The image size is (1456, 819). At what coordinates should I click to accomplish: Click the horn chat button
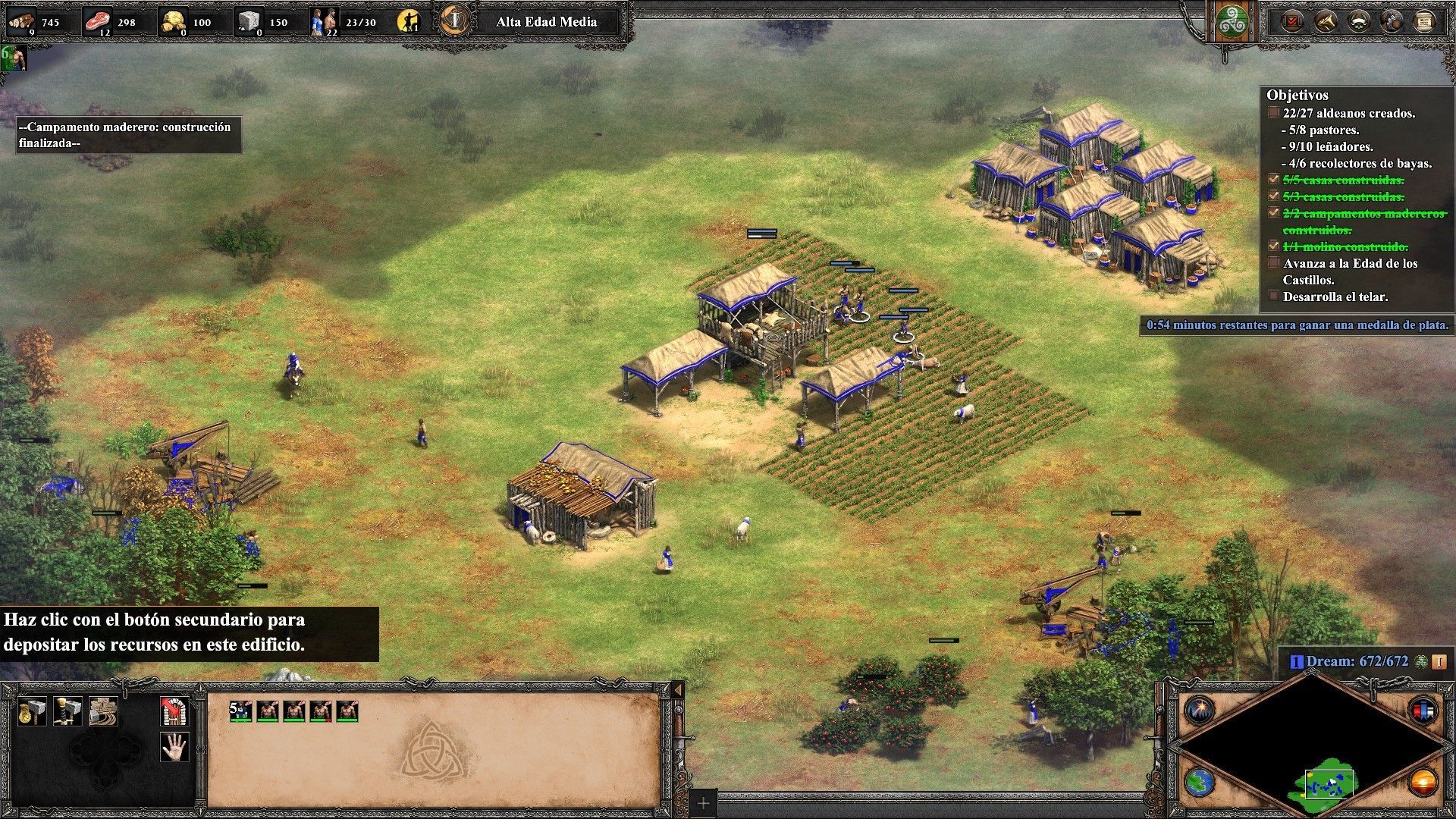(1325, 22)
